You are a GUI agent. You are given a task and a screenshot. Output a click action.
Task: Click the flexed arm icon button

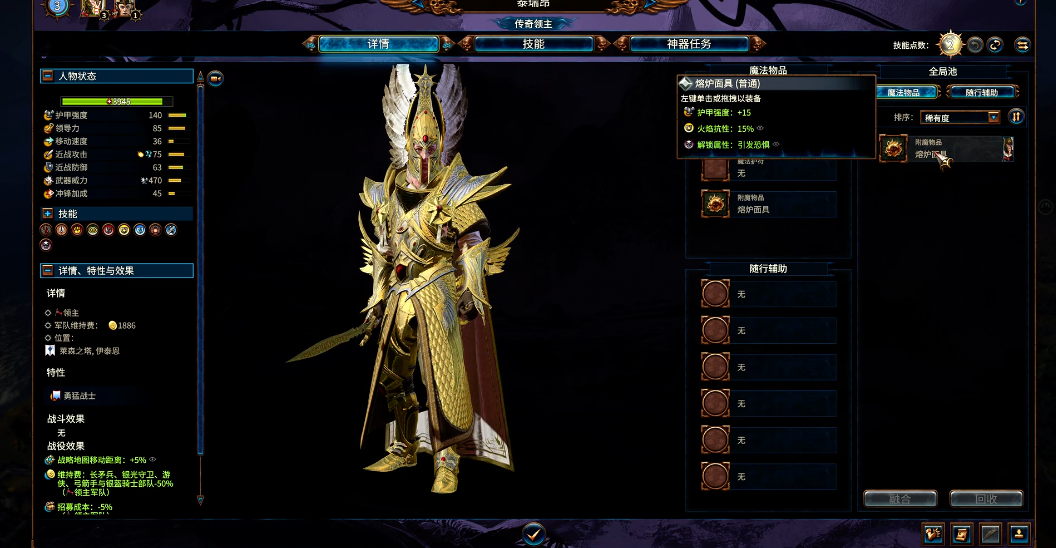point(933,533)
